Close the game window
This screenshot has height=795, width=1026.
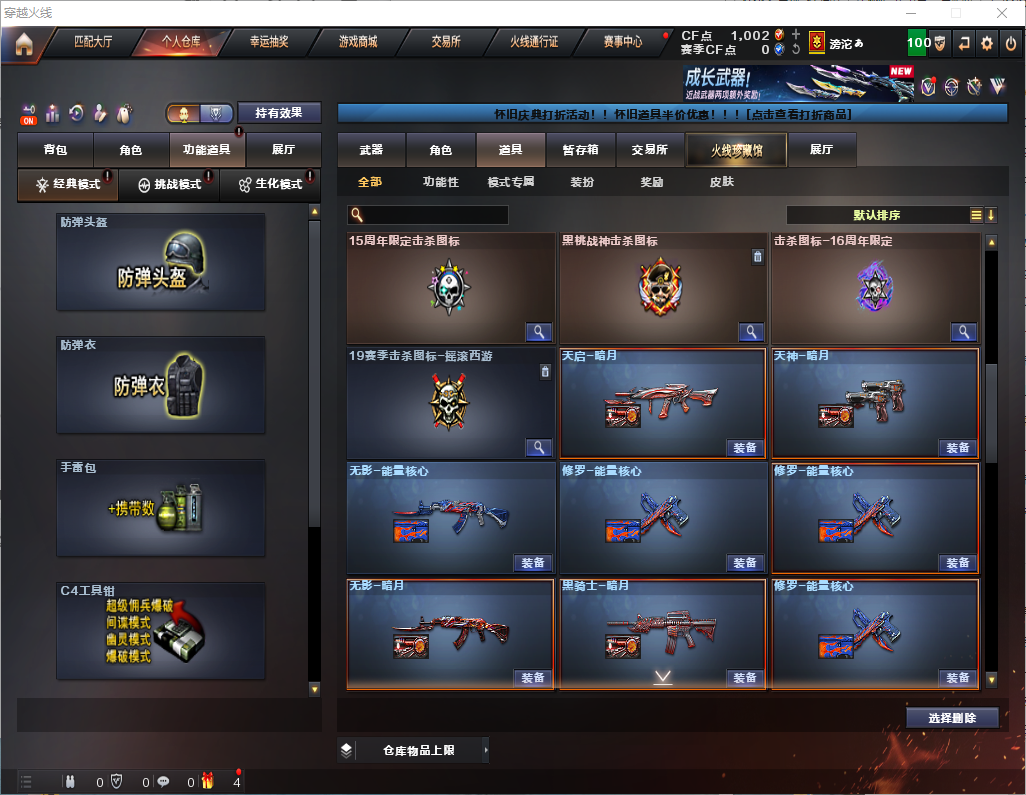pos(1001,13)
